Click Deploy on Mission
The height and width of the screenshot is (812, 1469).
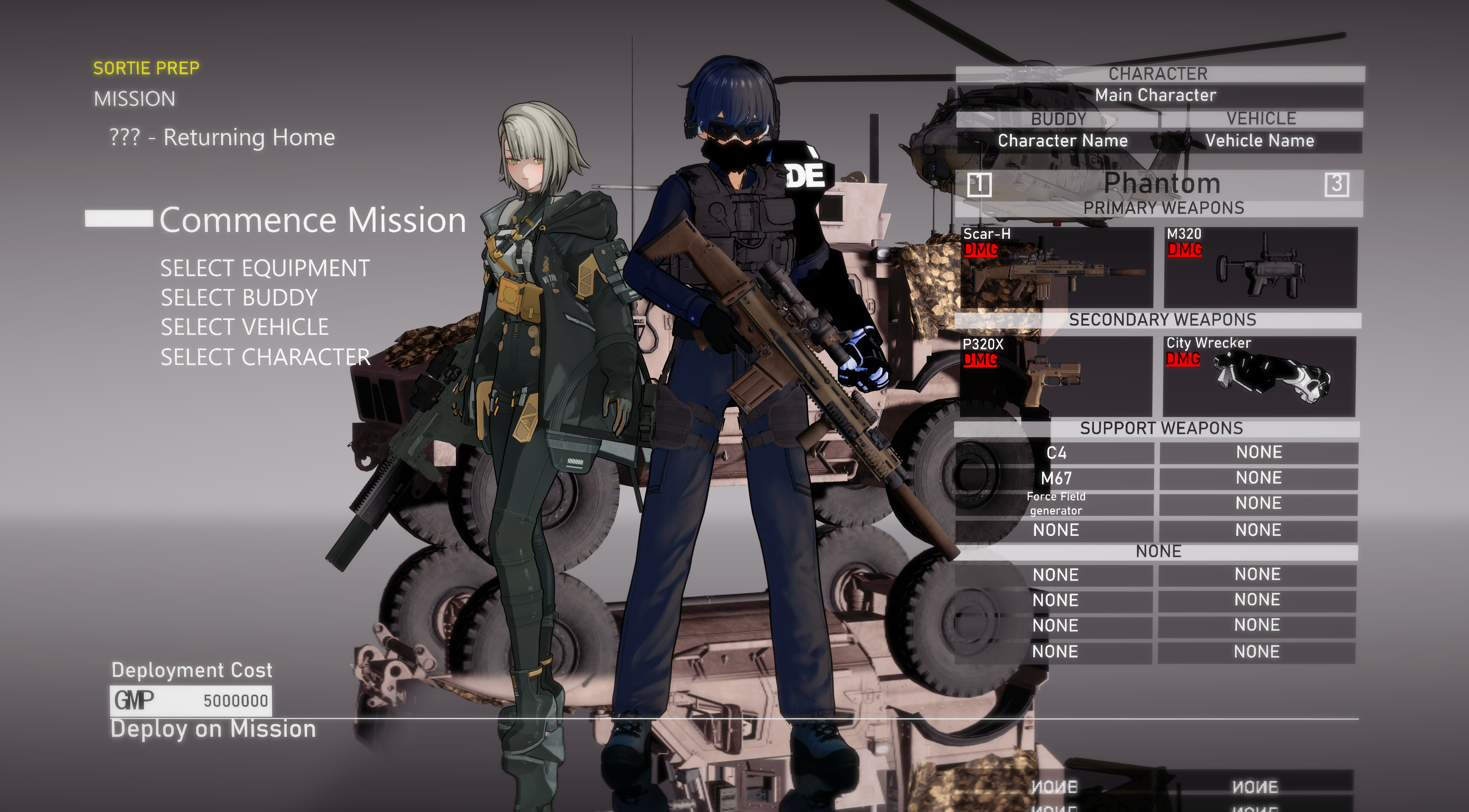pos(213,729)
